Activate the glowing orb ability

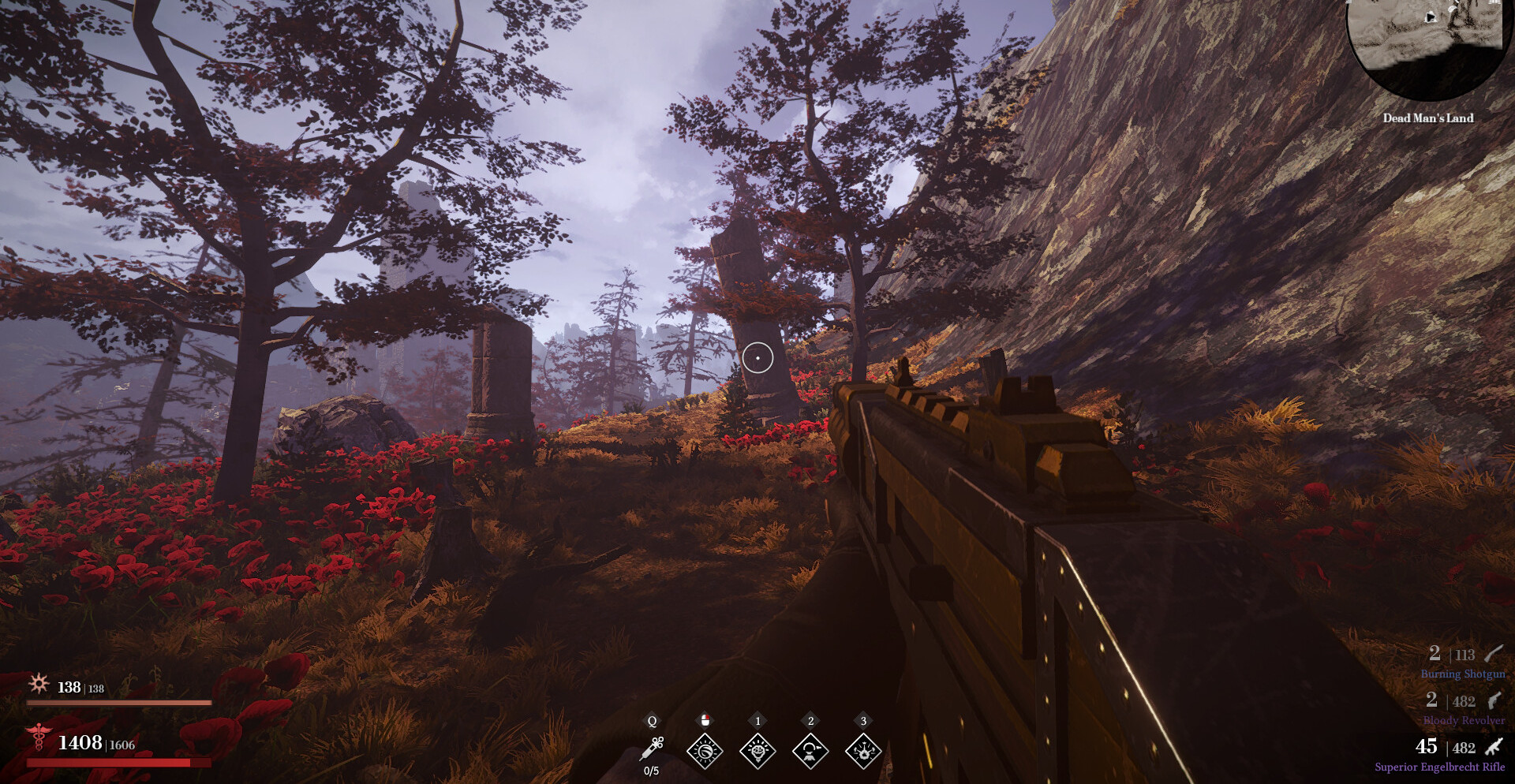[705, 750]
